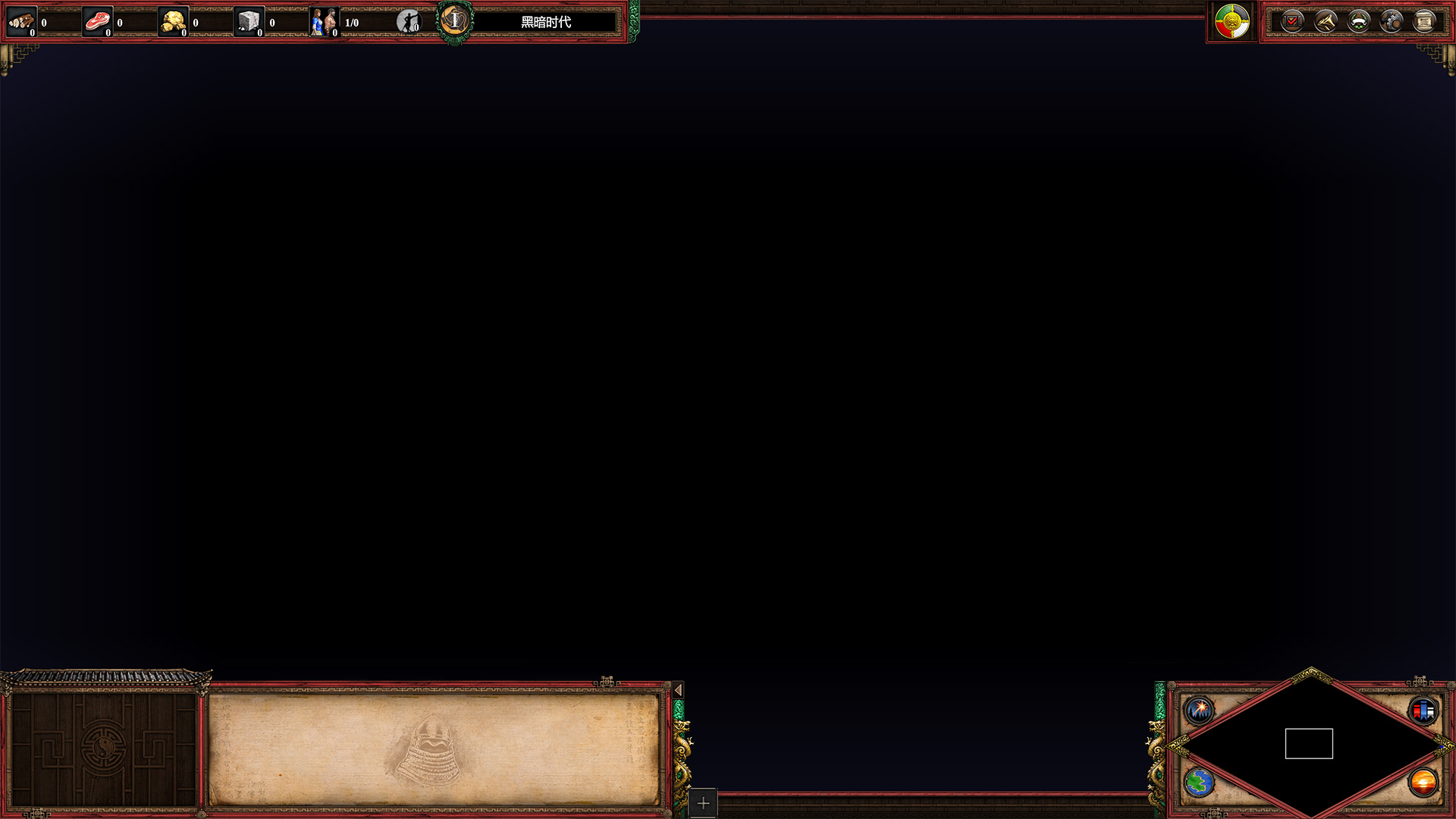Screen dimensions: 1456x819
Task: Click the wood resource icon
Action: [x=21, y=22]
